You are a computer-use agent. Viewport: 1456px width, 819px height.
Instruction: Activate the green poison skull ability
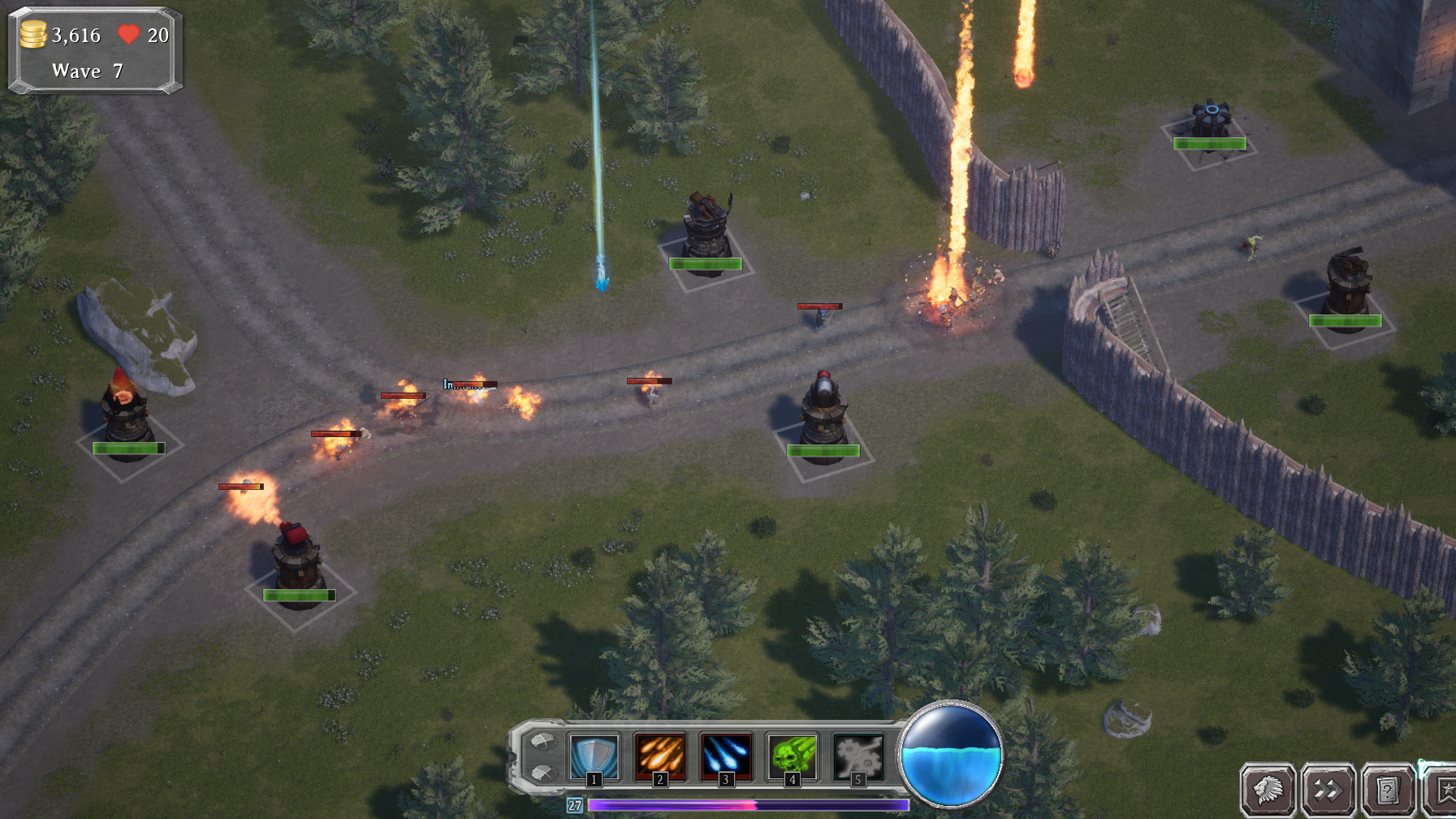(x=792, y=756)
